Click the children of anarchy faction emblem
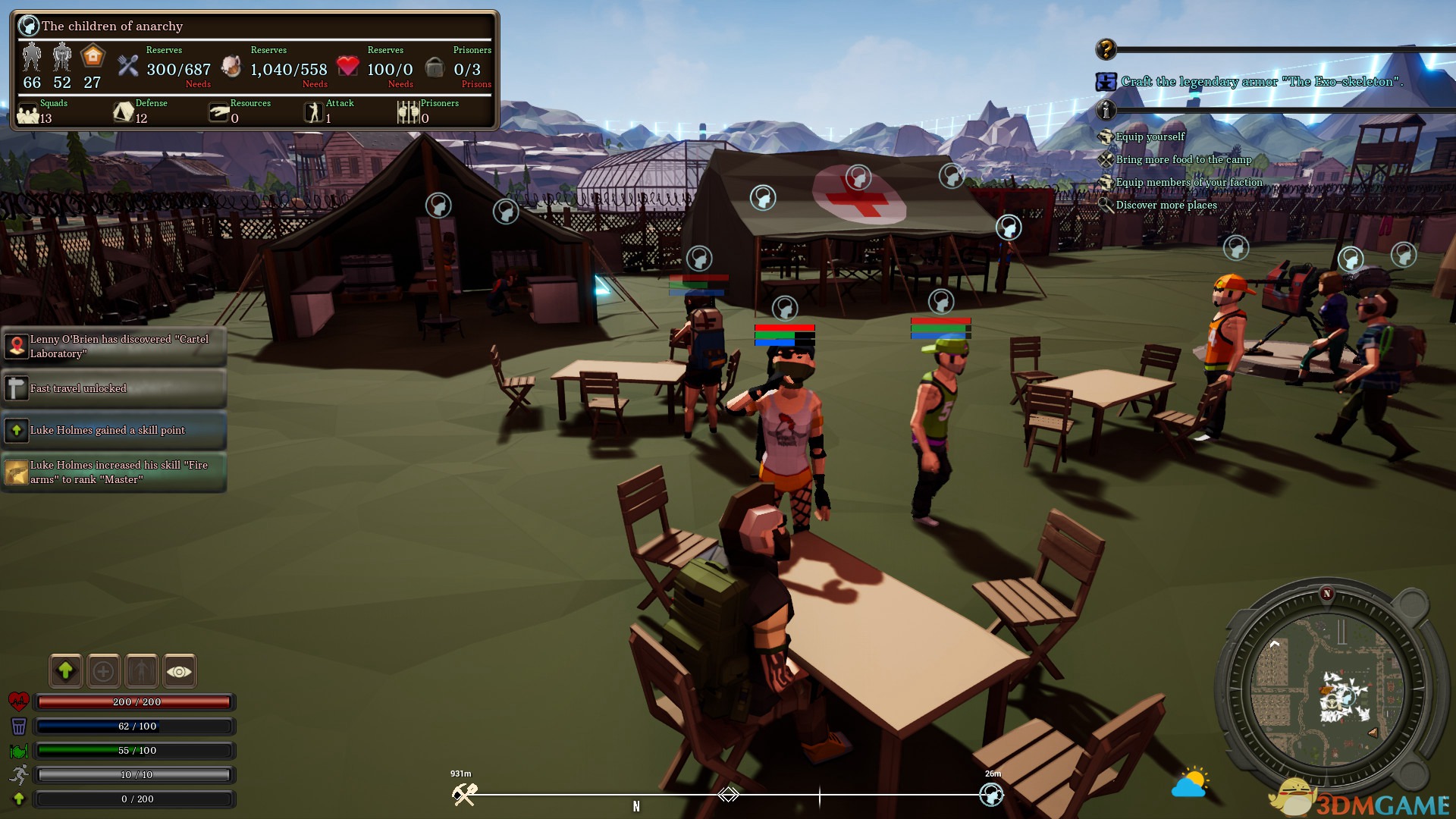The image size is (1456, 819). (28, 26)
